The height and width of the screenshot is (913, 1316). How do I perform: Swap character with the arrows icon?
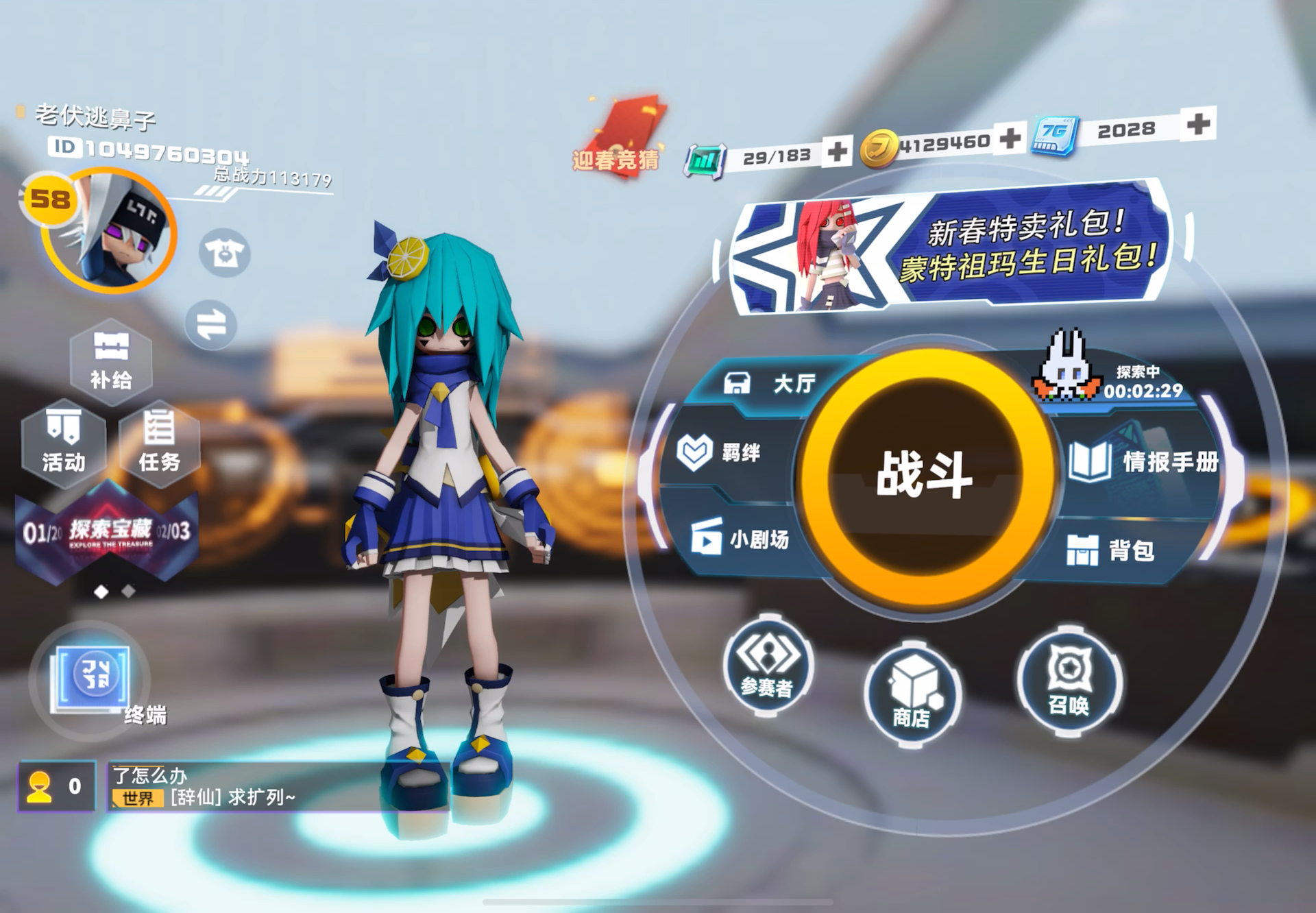pyautogui.click(x=211, y=325)
